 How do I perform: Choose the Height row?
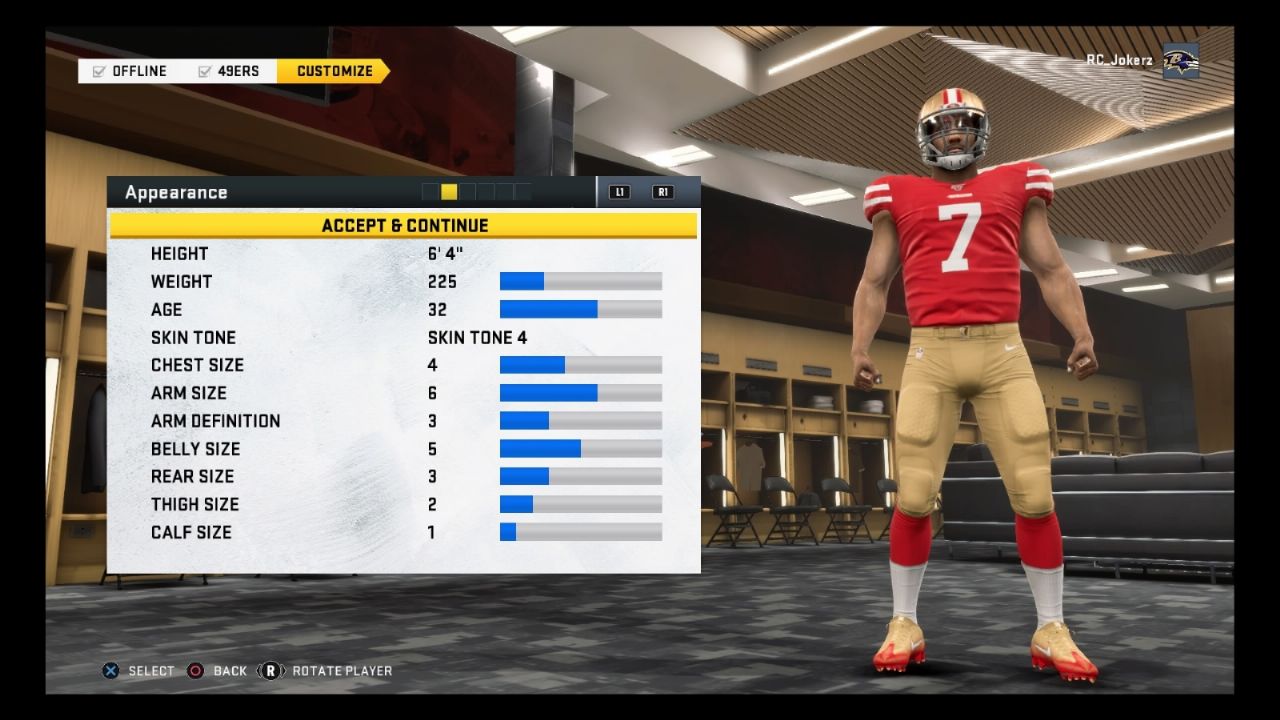tap(404, 253)
